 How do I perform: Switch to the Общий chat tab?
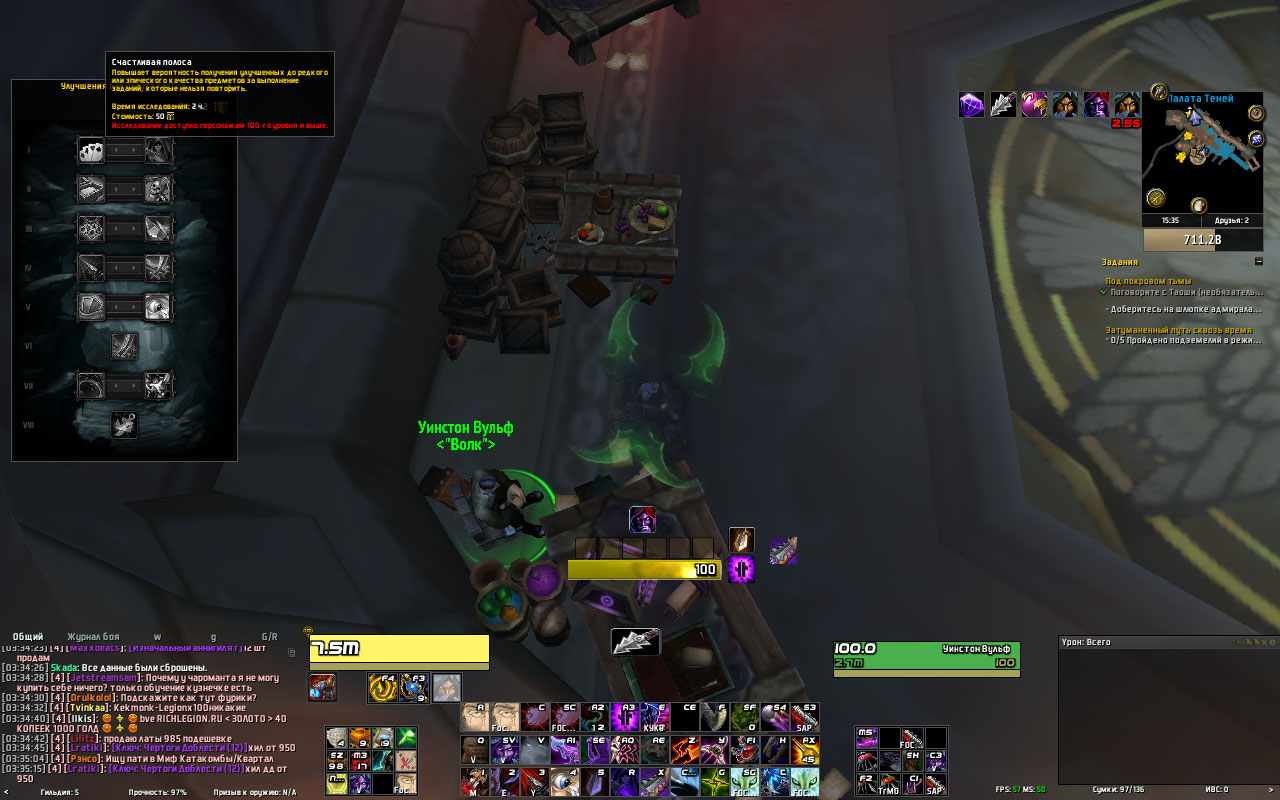(x=28, y=636)
